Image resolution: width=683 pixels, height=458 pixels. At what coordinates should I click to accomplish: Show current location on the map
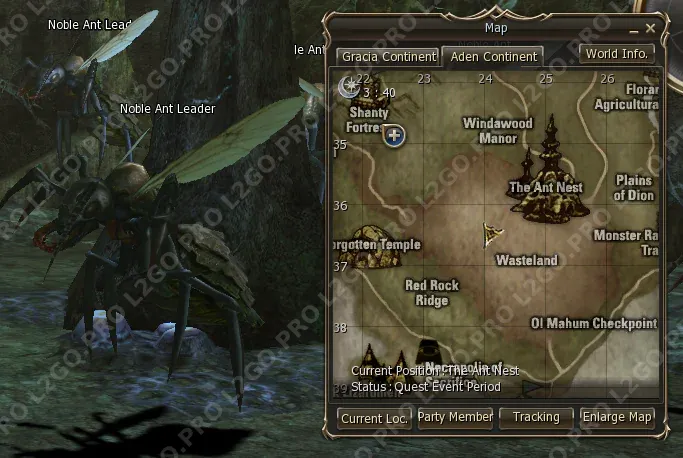(374, 418)
